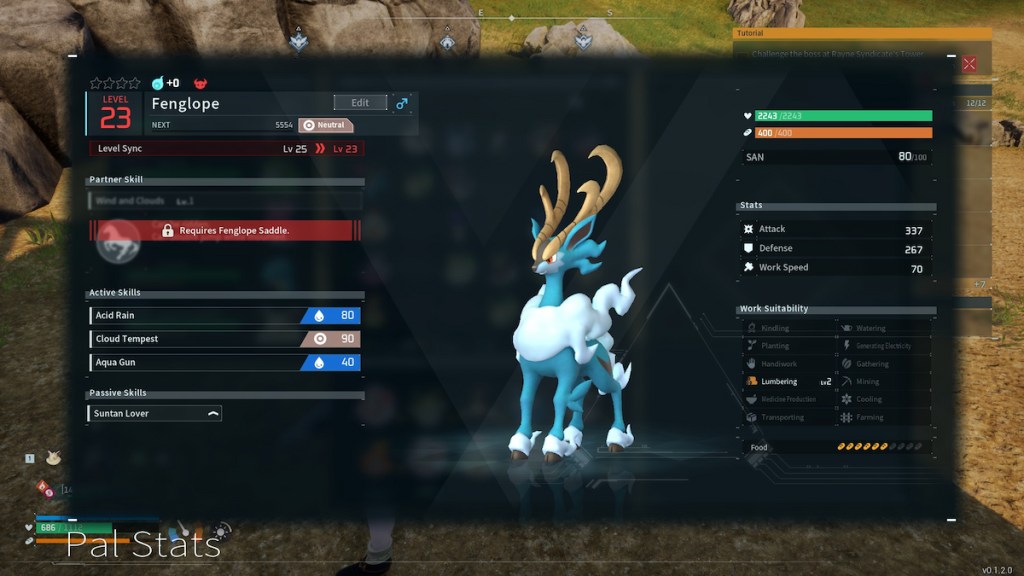Screen dimensions: 1024x576
Task: Close the Pal stats panel
Action: [968, 64]
